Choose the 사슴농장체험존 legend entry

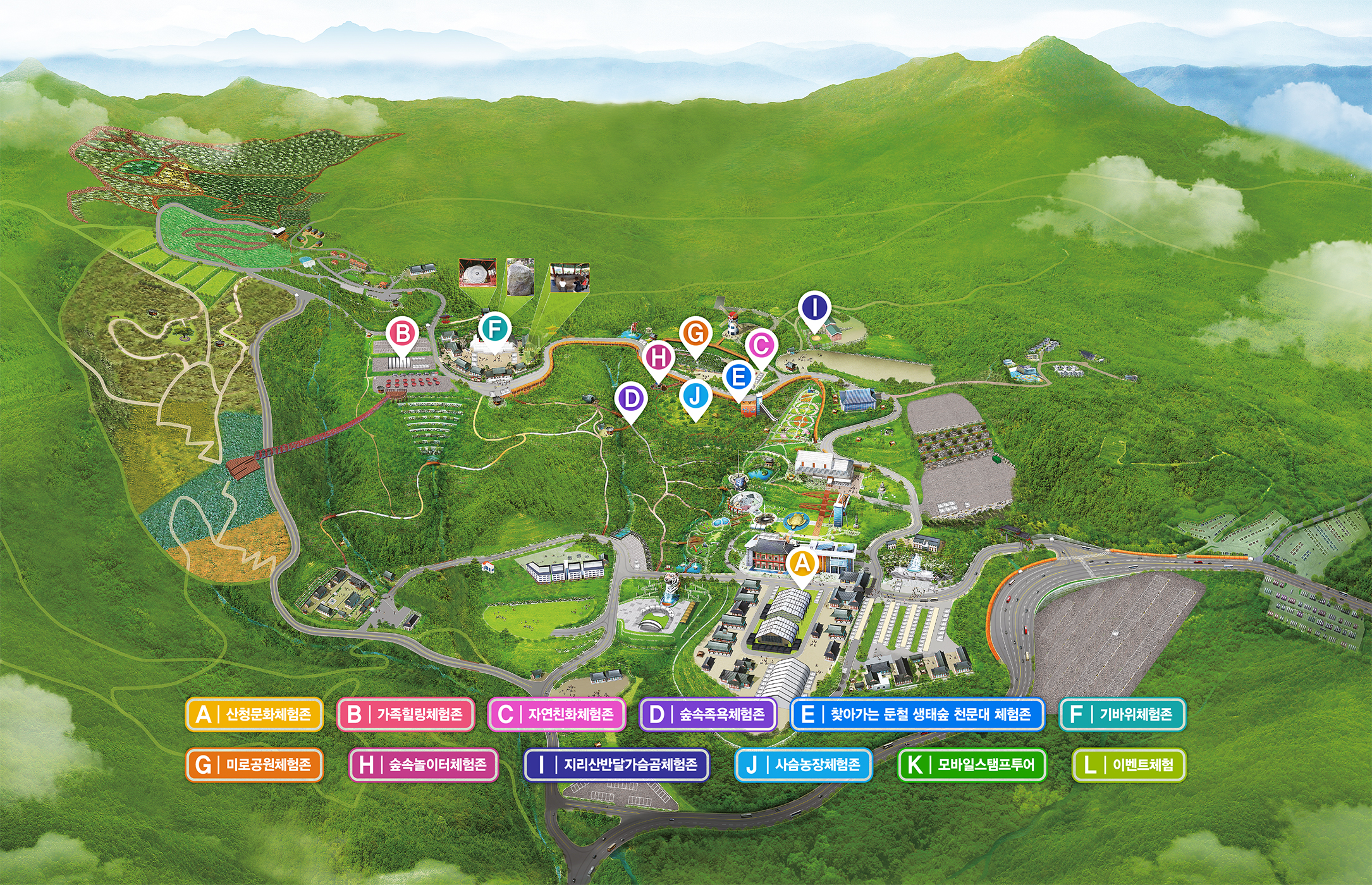pos(804,765)
